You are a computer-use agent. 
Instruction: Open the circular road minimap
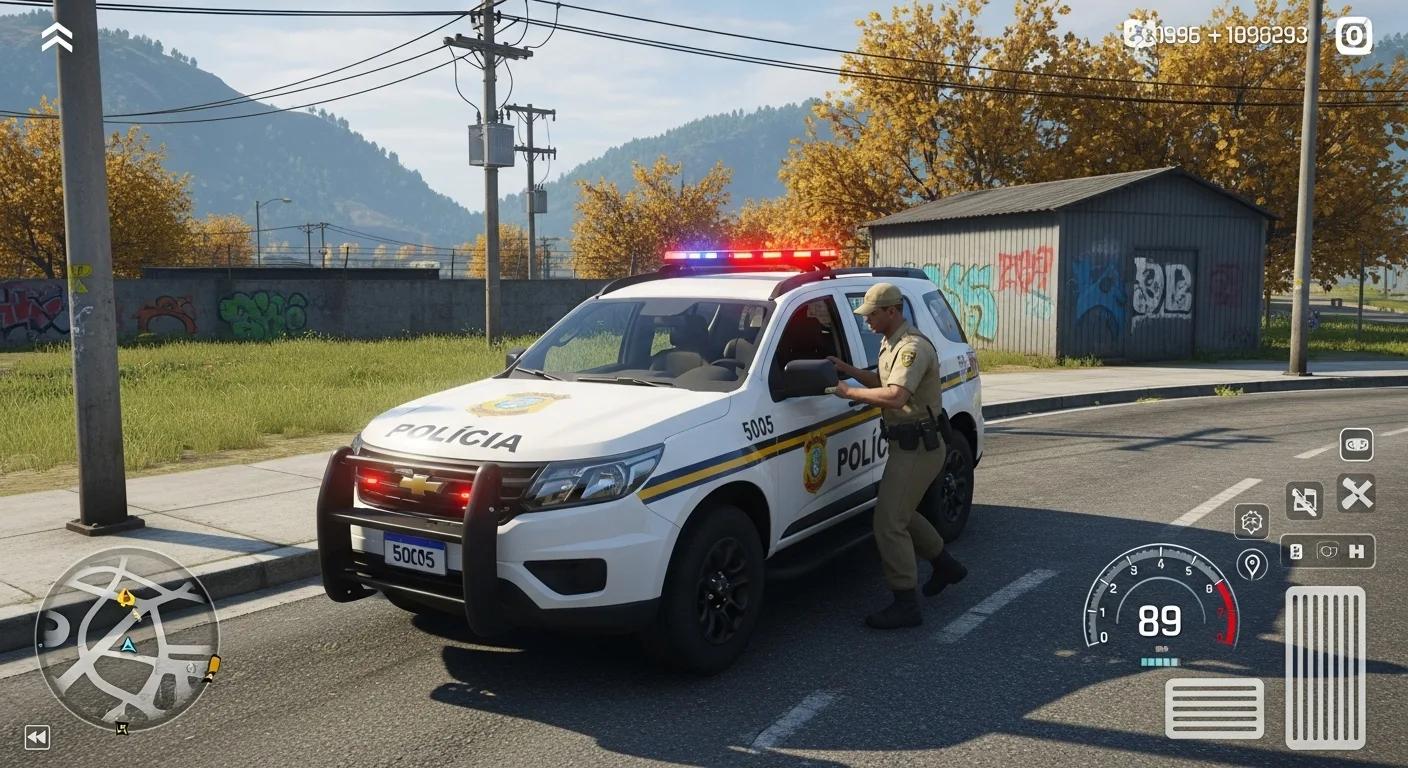pos(127,640)
